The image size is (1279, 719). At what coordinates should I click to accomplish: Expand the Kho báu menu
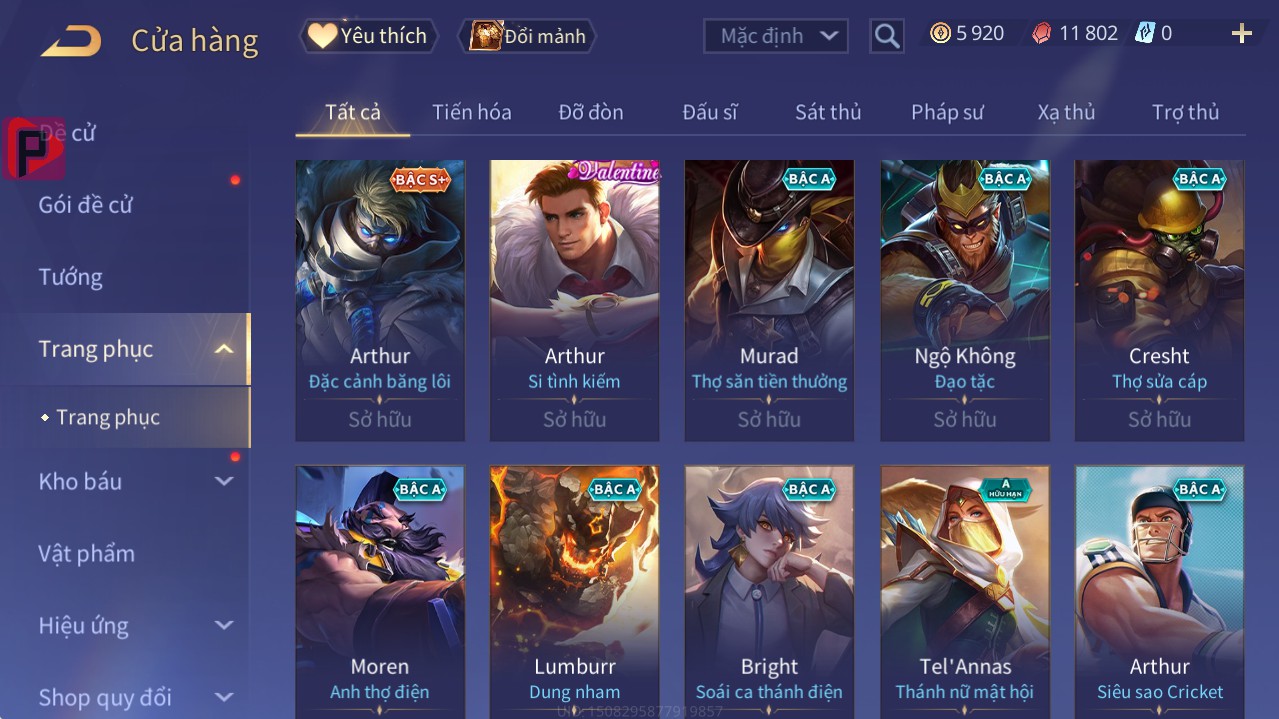(x=135, y=481)
